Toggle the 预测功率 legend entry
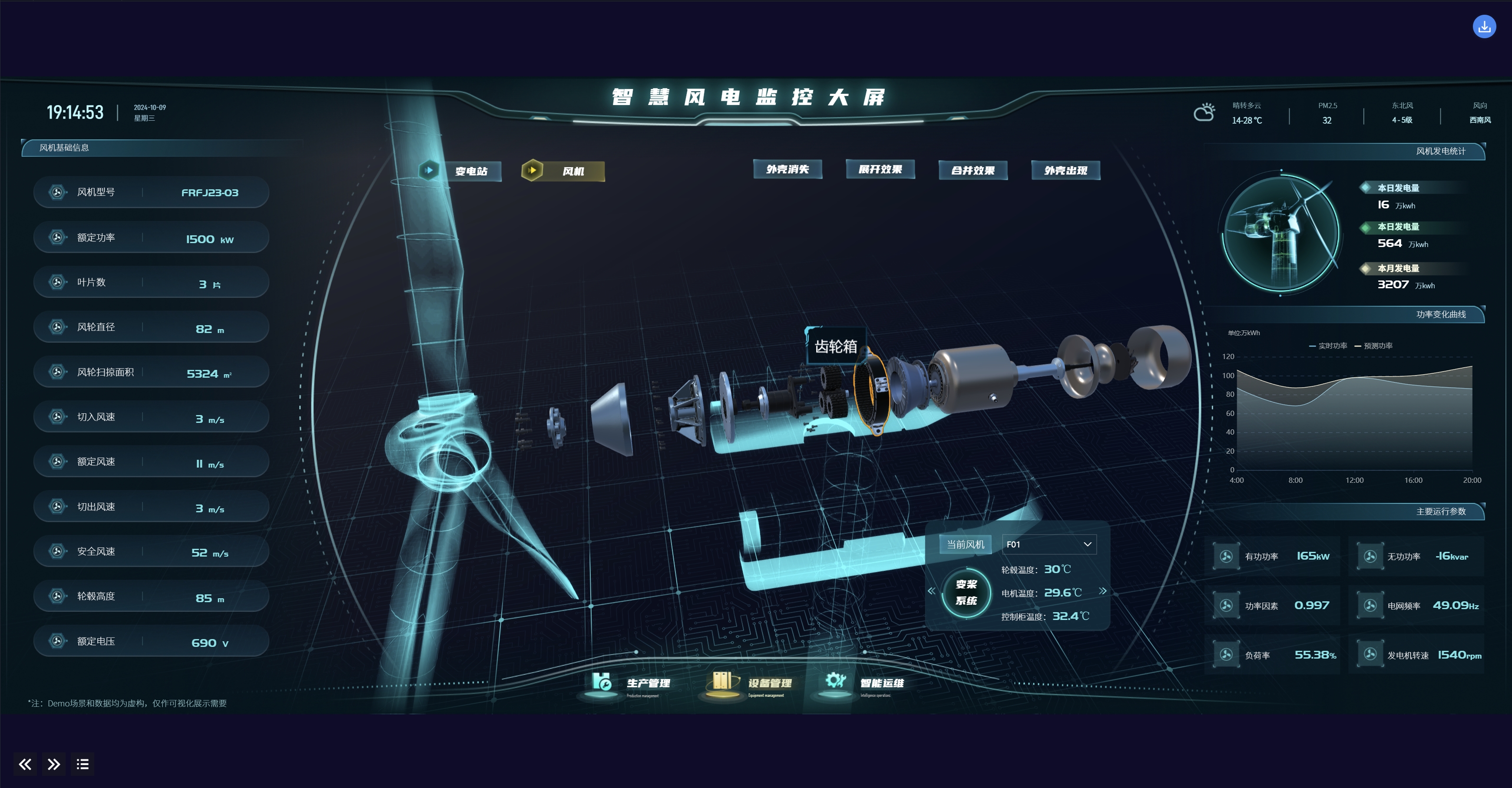 click(x=1373, y=346)
